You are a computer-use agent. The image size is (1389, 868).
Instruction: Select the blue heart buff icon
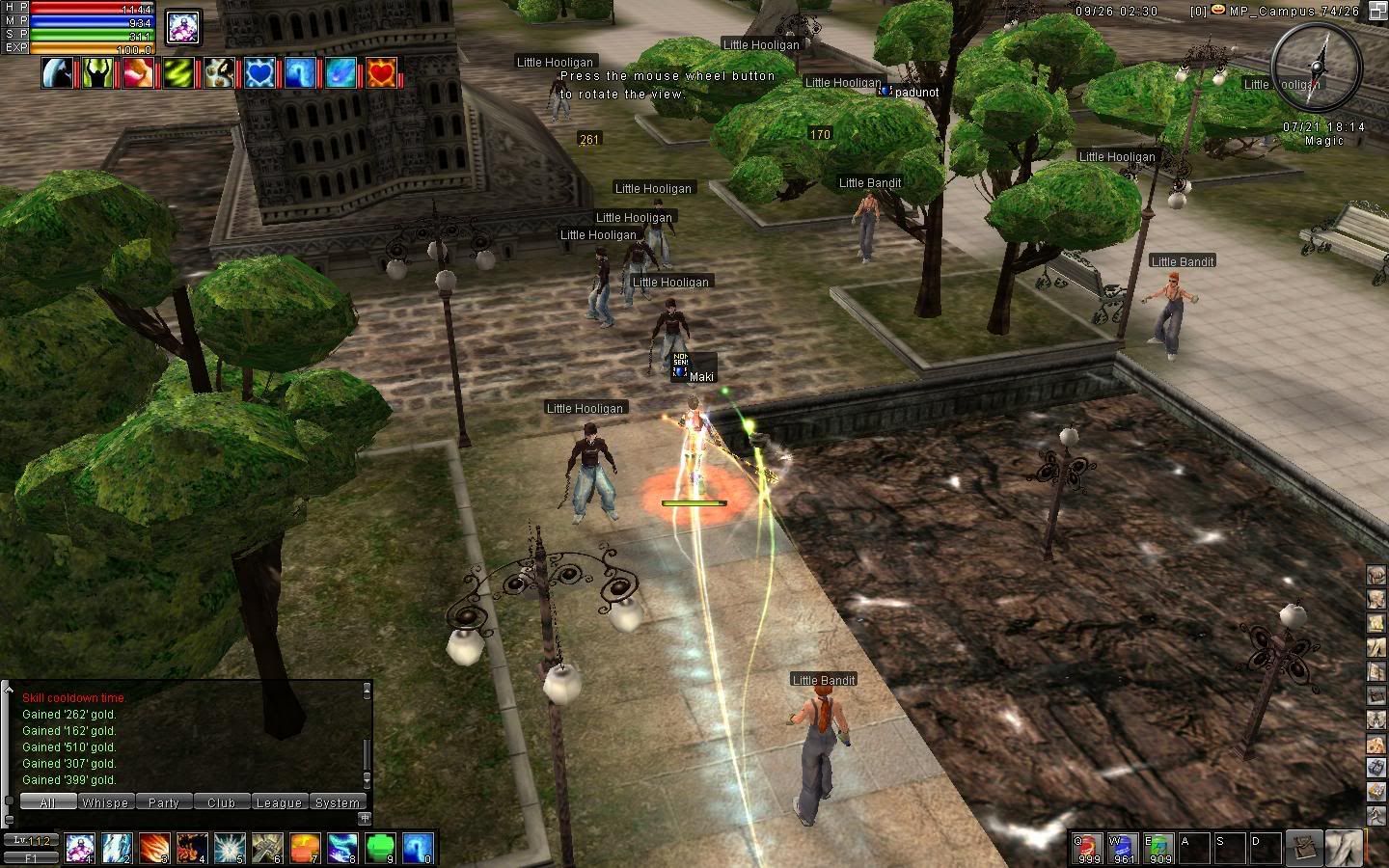coord(259,72)
